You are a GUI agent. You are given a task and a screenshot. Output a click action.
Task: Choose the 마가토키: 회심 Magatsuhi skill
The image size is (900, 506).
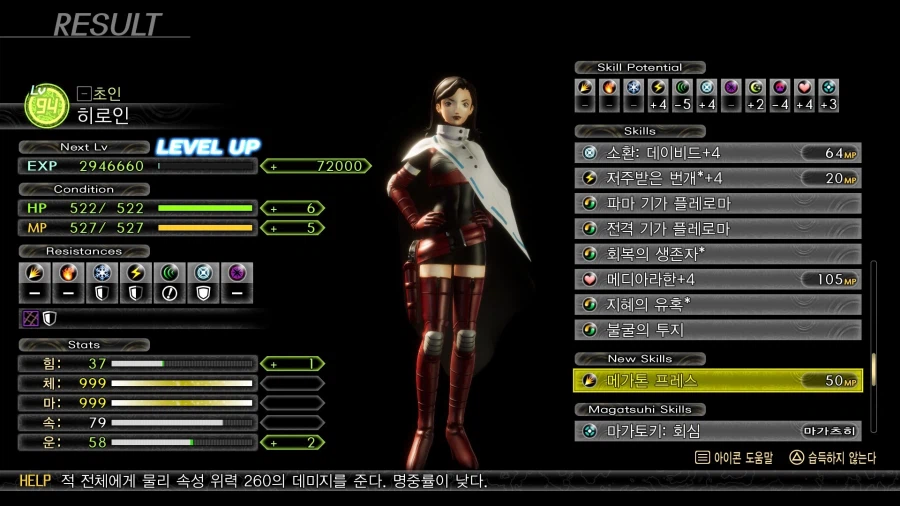[717, 432]
